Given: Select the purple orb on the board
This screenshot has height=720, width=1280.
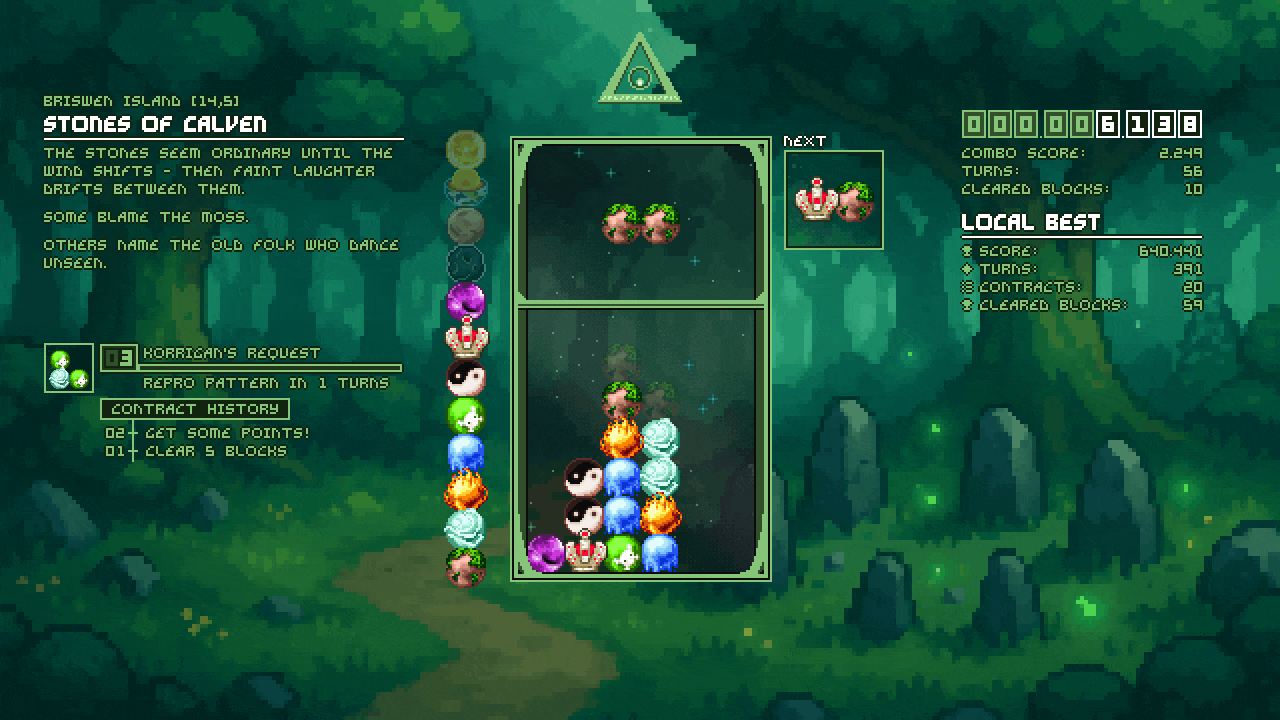Looking at the screenshot, I should pyautogui.click(x=546, y=552).
